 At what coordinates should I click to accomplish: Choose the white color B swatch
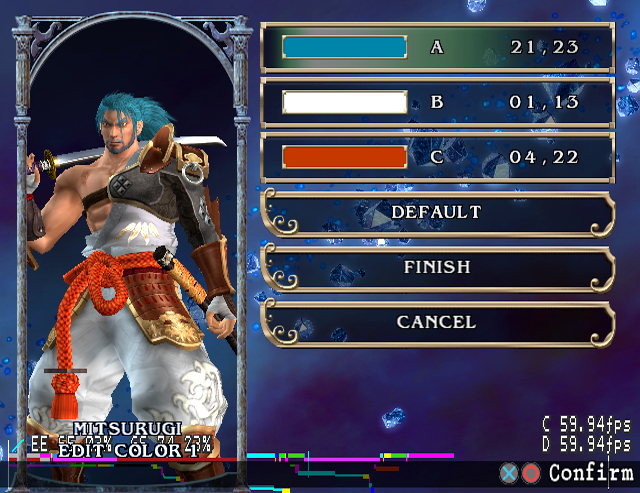[344, 102]
